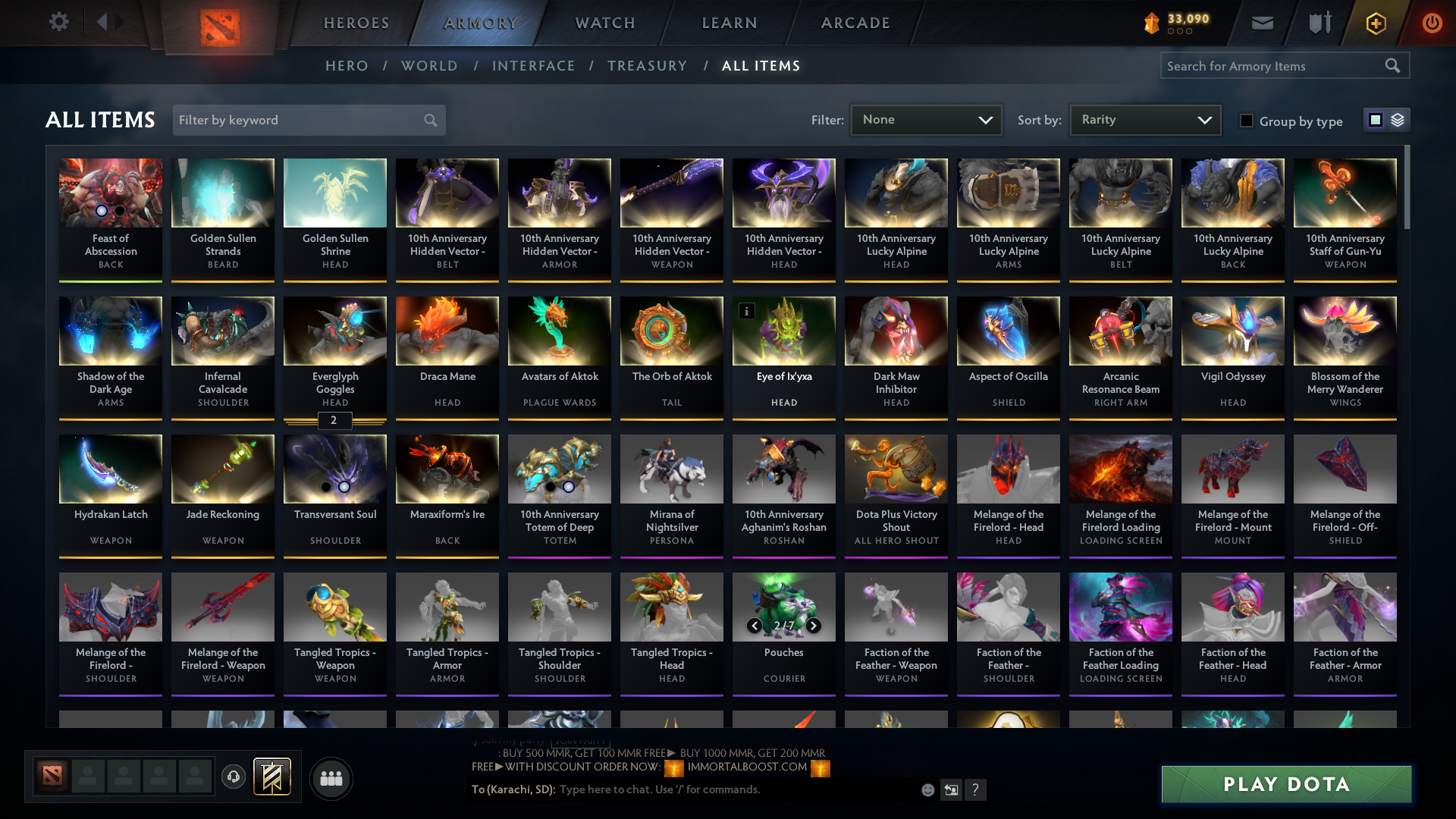The height and width of the screenshot is (819, 1456).
Task: Click the golden Dota Plus hexagon icon
Action: tap(1375, 23)
